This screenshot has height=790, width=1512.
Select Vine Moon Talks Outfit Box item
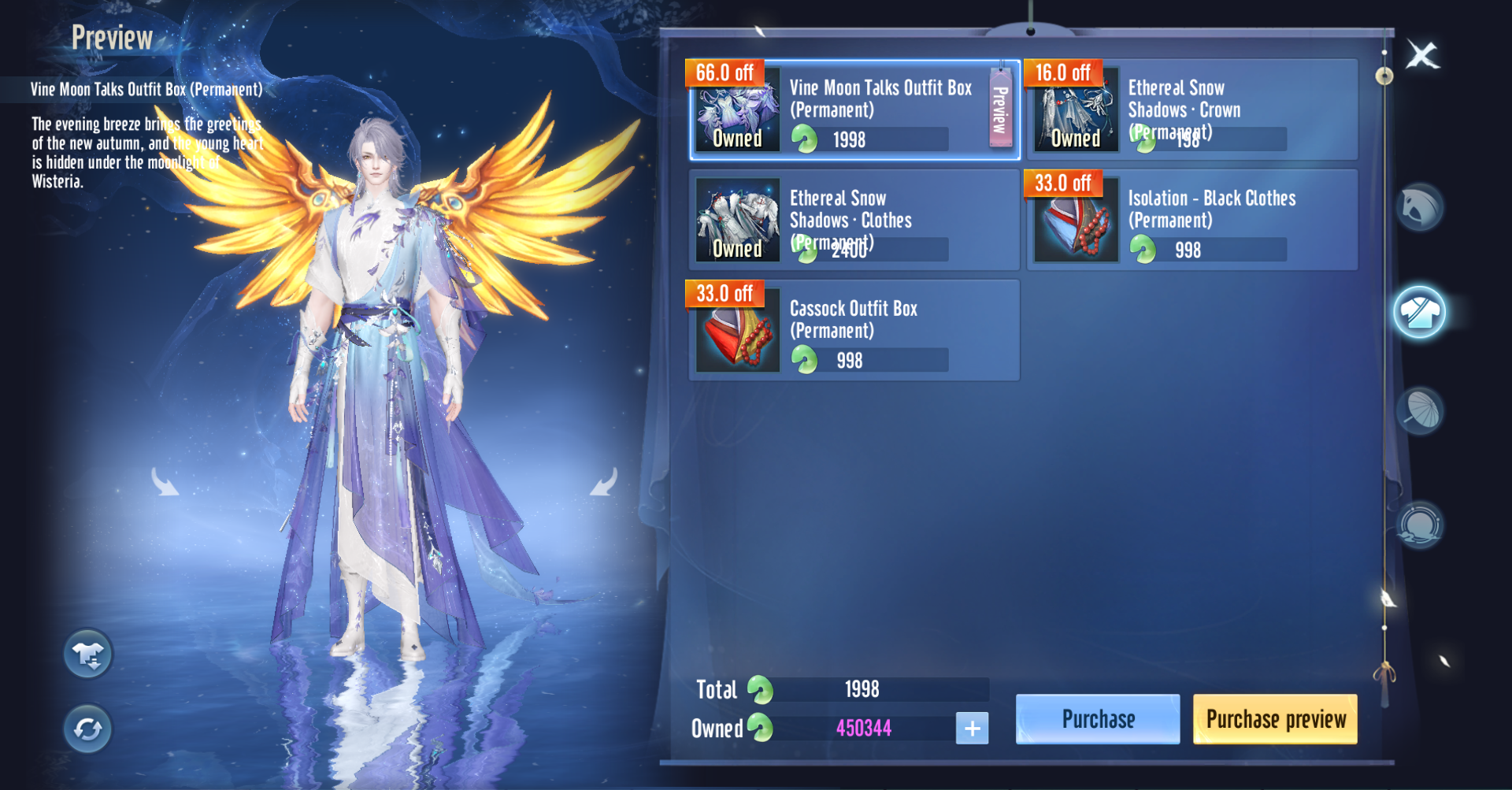coord(854,110)
